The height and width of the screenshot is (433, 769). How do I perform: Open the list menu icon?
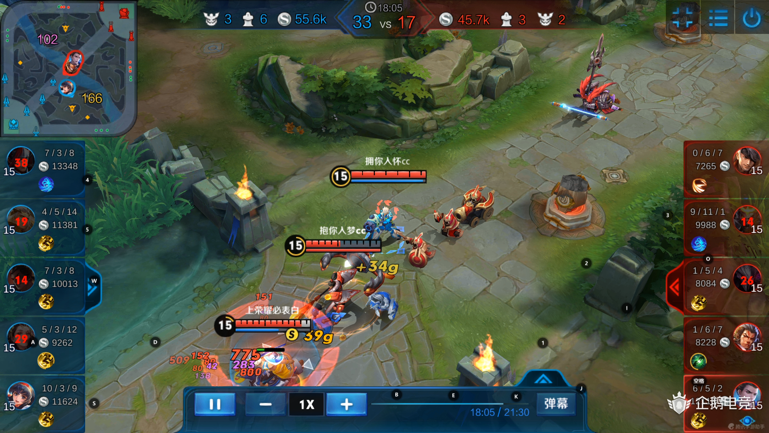(718, 17)
